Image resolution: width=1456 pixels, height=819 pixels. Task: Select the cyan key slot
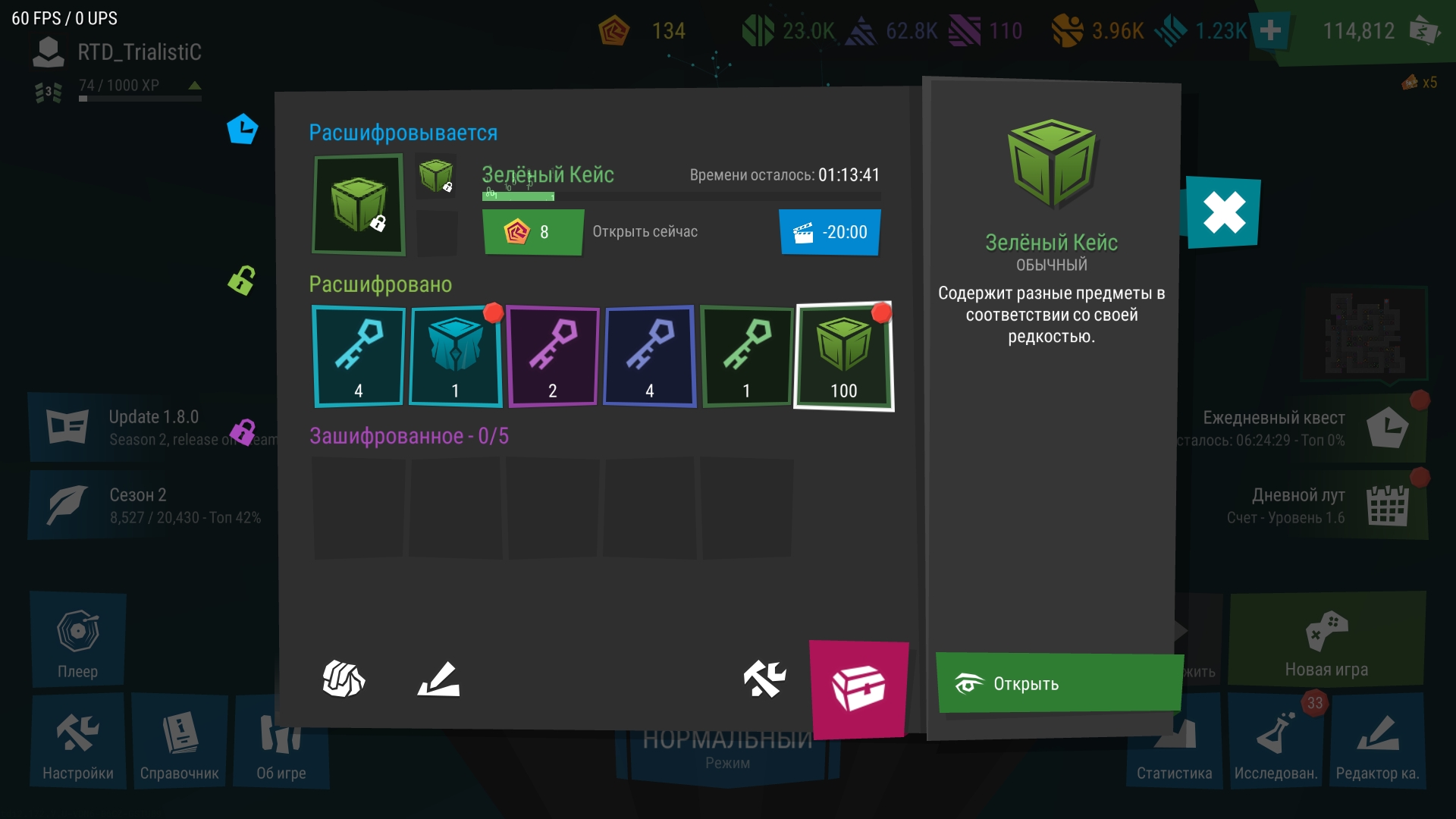click(359, 356)
